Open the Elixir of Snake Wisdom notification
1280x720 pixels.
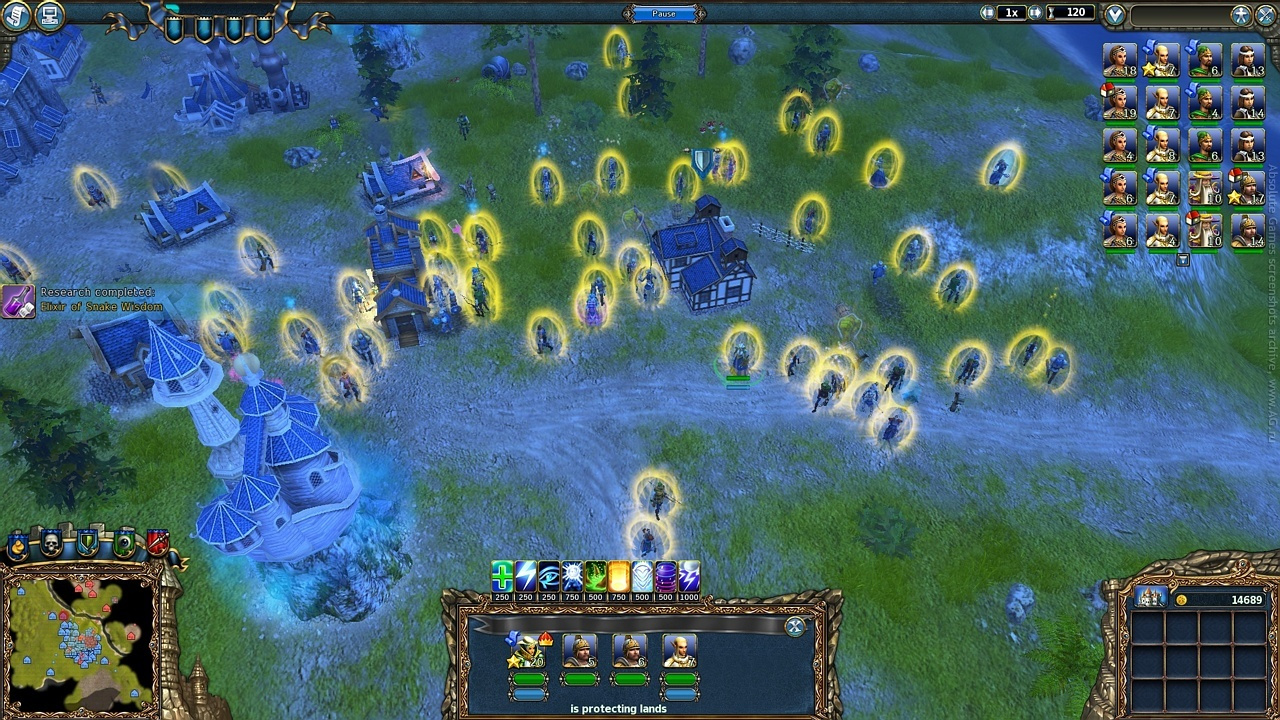[18, 300]
